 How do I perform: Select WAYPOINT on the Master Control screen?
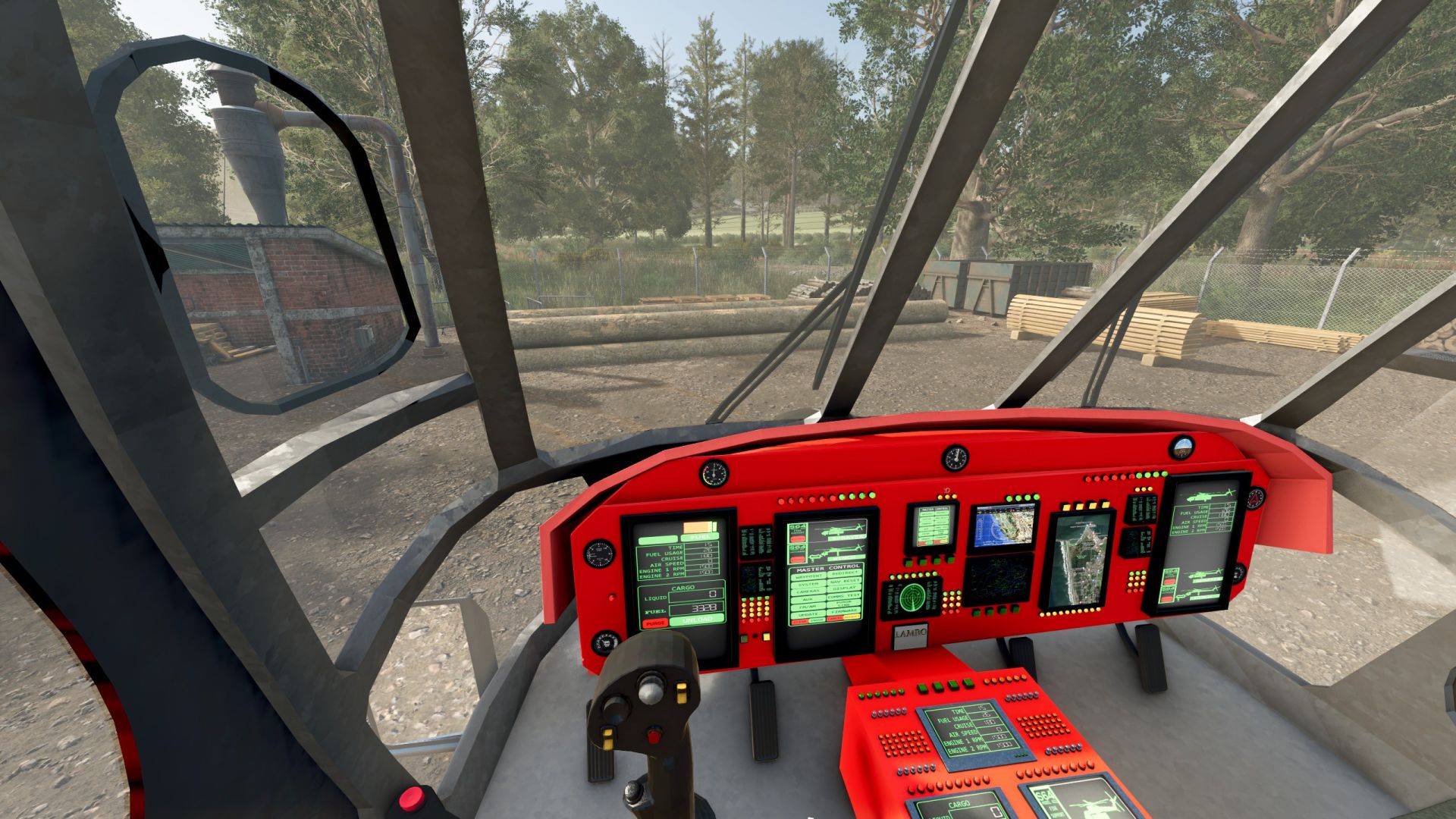coord(809,575)
